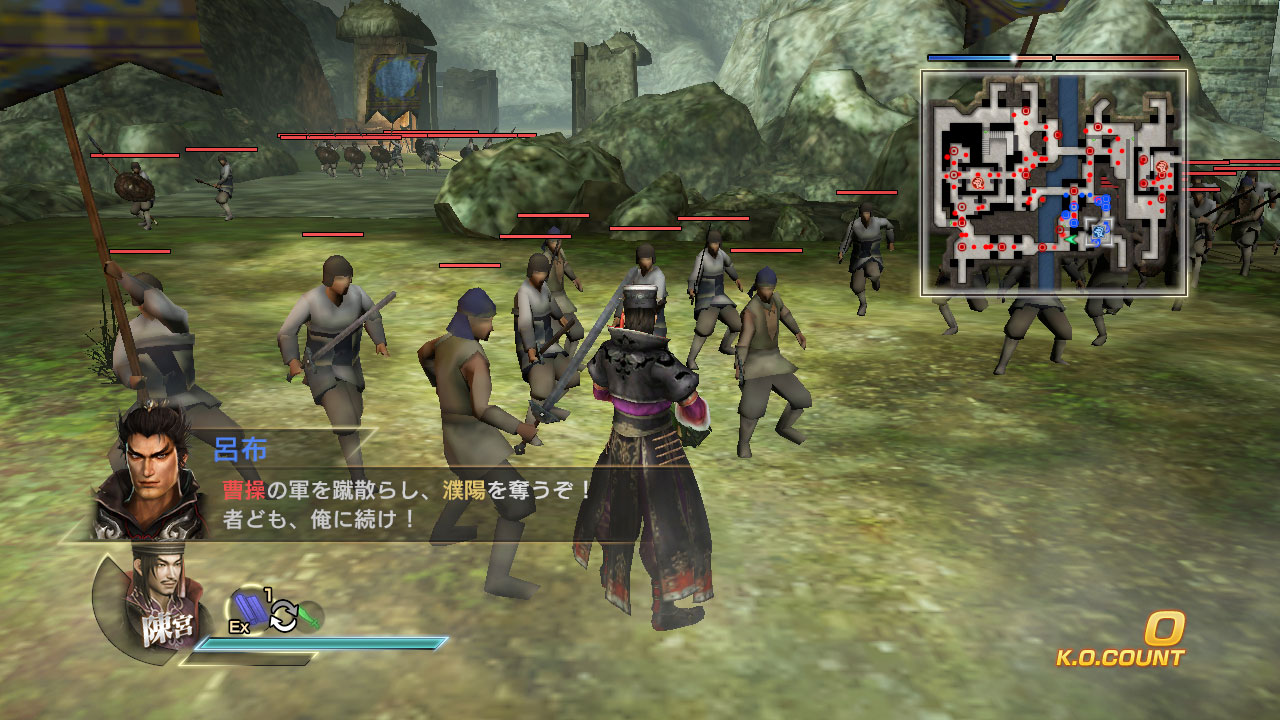This screenshot has height=720, width=1280.
Task: Click the red enemy officer icon on minimap's right side
Action: coord(1161,166)
